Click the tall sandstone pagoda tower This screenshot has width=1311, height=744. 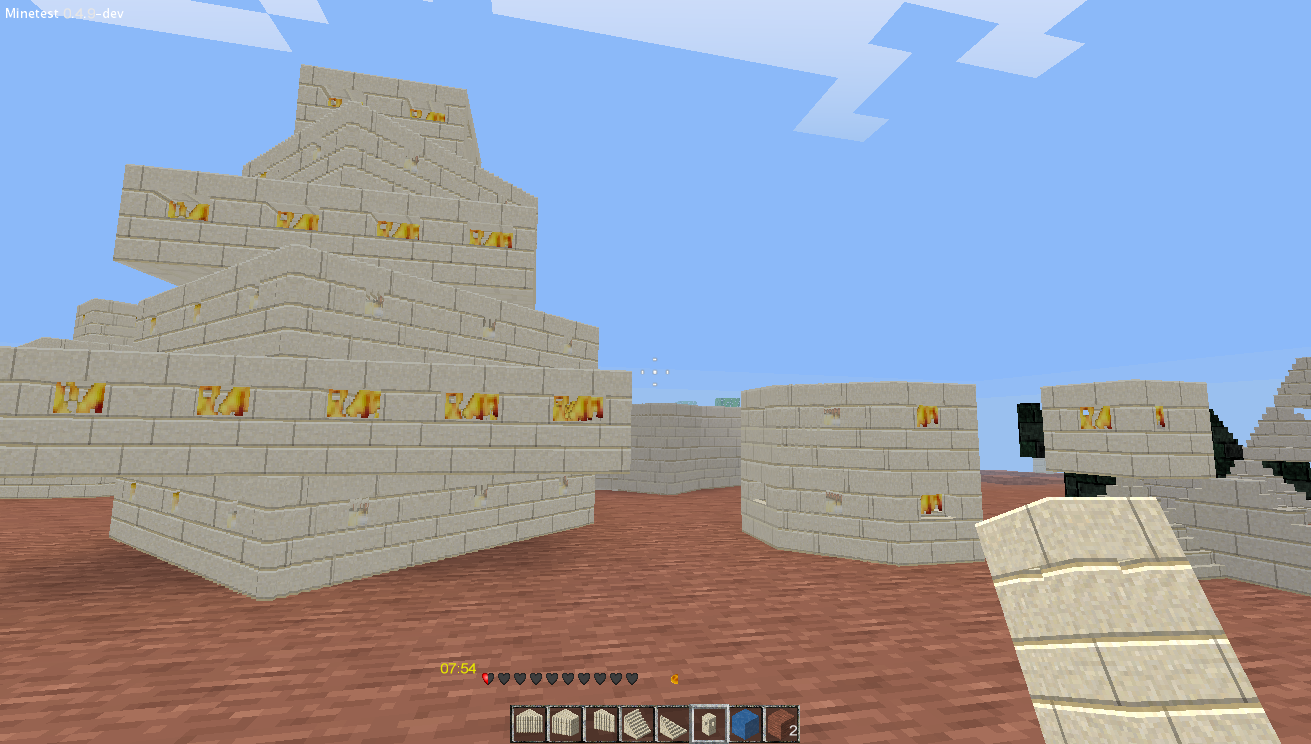(x=300, y=300)
